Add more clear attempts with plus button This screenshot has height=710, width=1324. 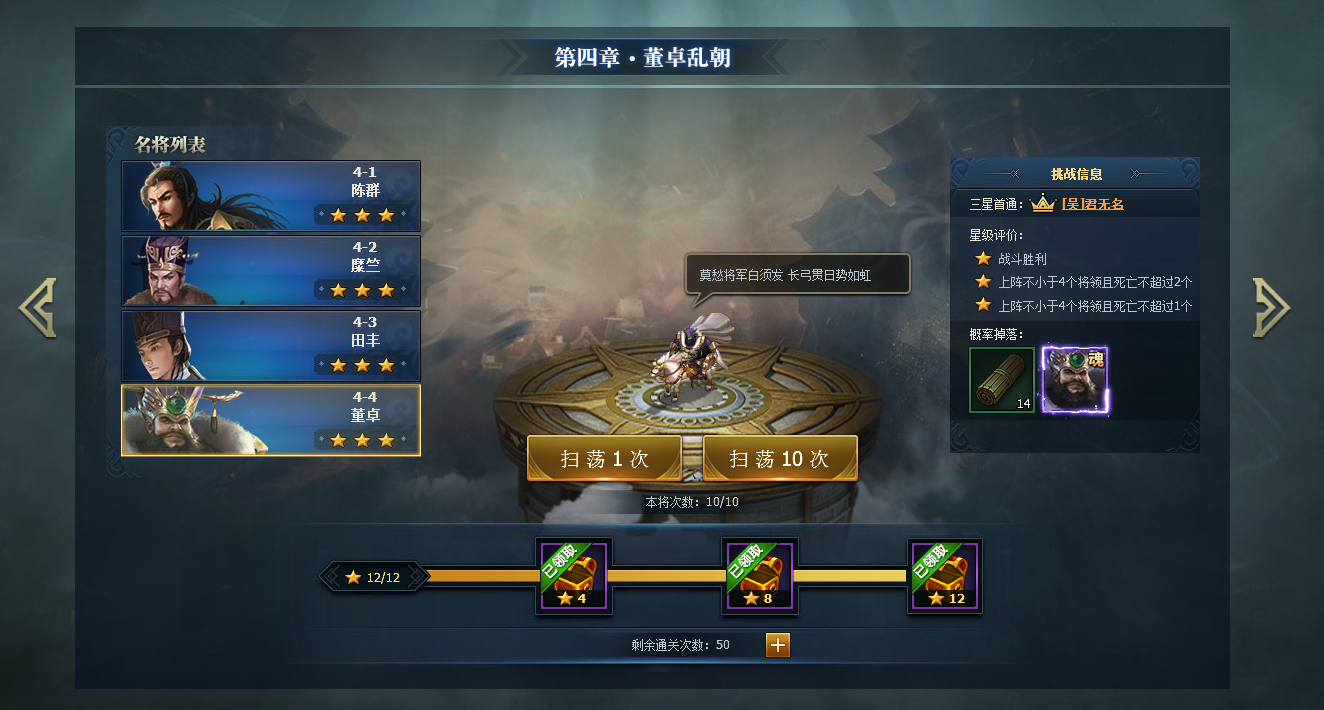778,645
